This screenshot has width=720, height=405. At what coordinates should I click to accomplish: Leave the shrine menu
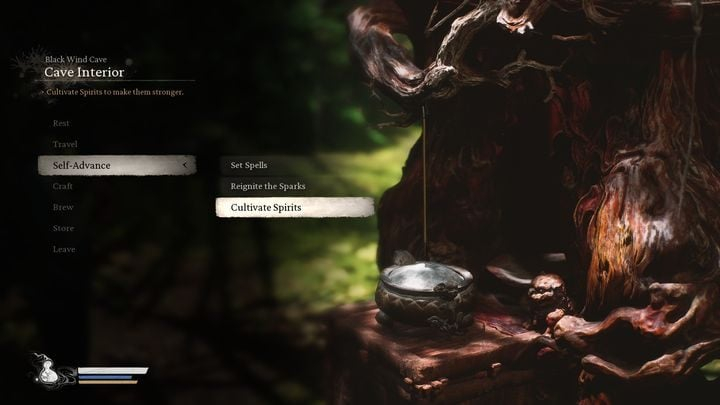[63, 249]
